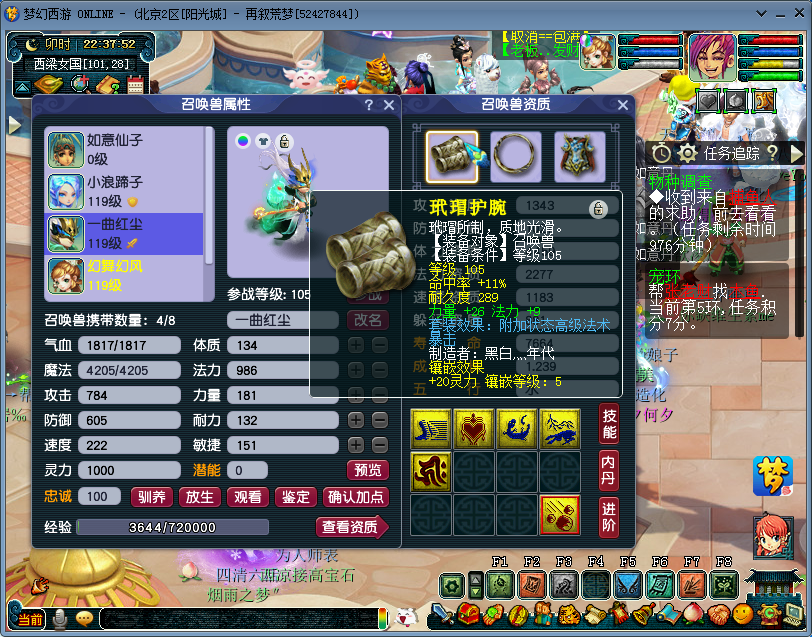Select the 珉珰护腕 bracer equipment slot
Viewport: 812px width, 637px height.
click(x=451, y=157)
